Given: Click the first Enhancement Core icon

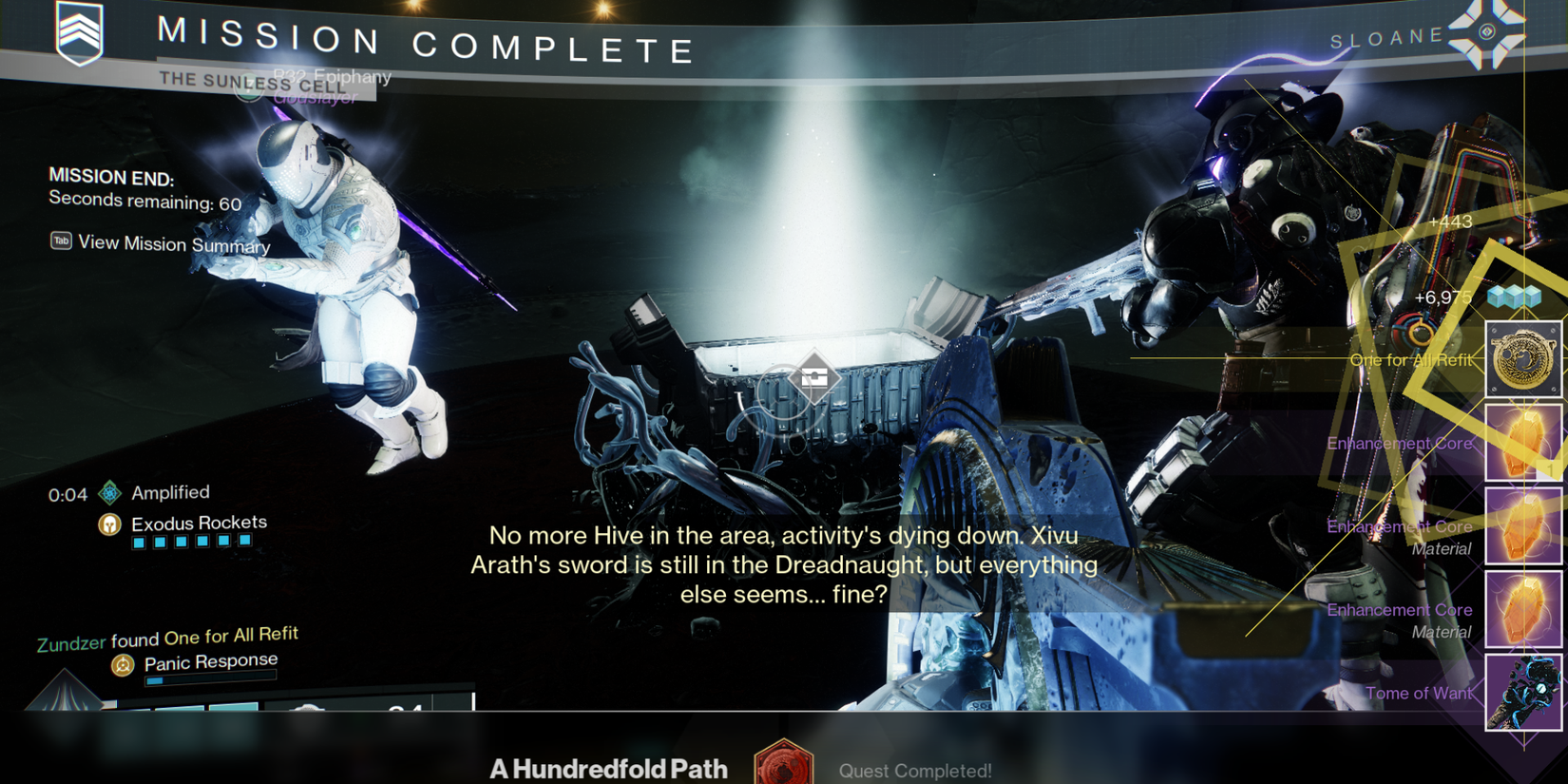Looking at the screenshot, I should (1524, 442).
